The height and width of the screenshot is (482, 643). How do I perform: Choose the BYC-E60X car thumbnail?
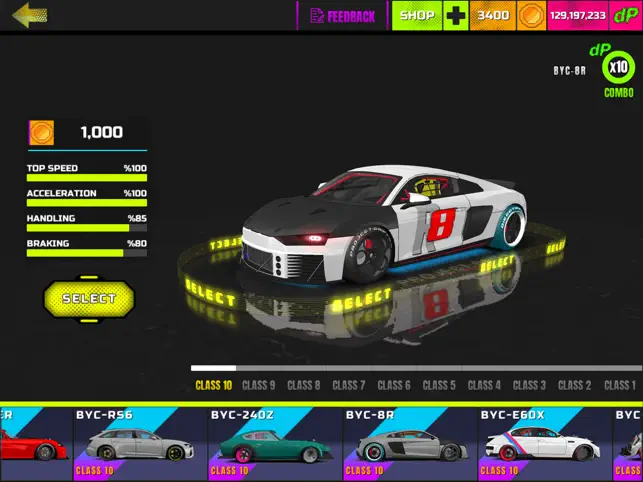click(544, 444)
